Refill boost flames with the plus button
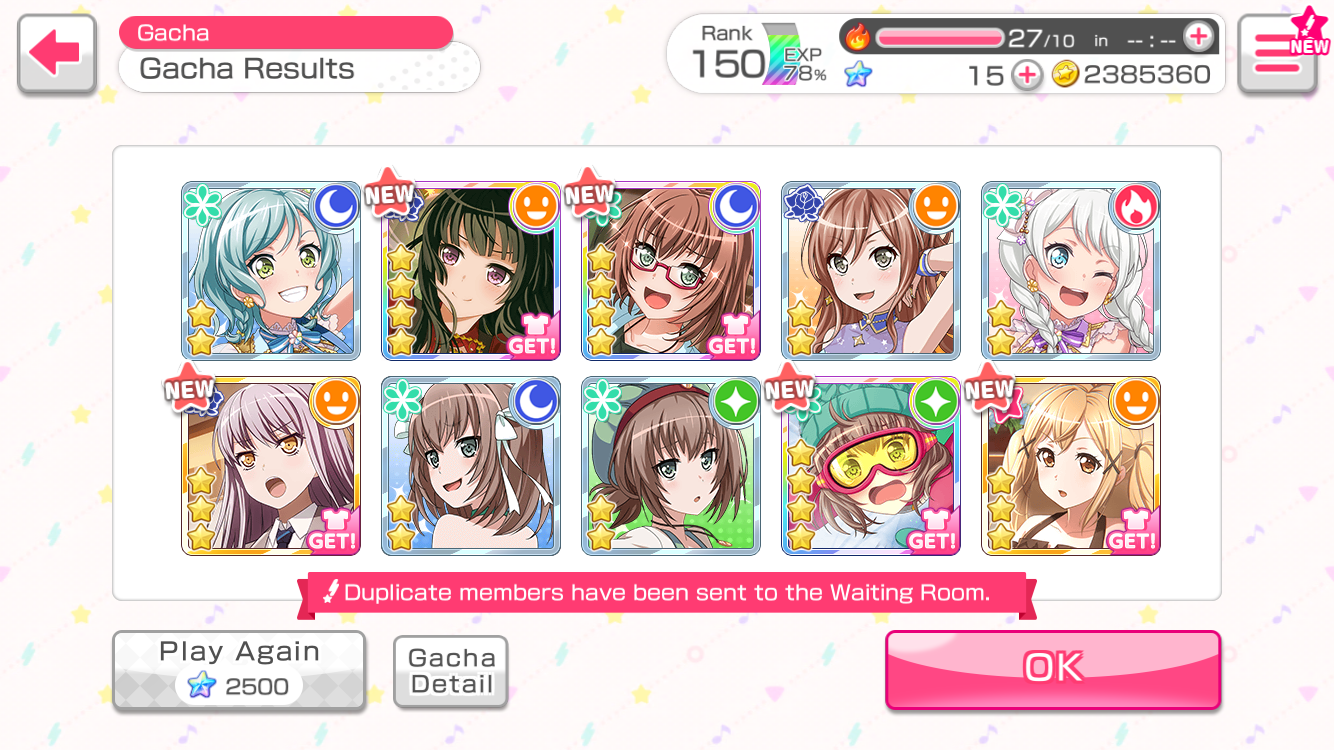 click(x=1197, y=38)
